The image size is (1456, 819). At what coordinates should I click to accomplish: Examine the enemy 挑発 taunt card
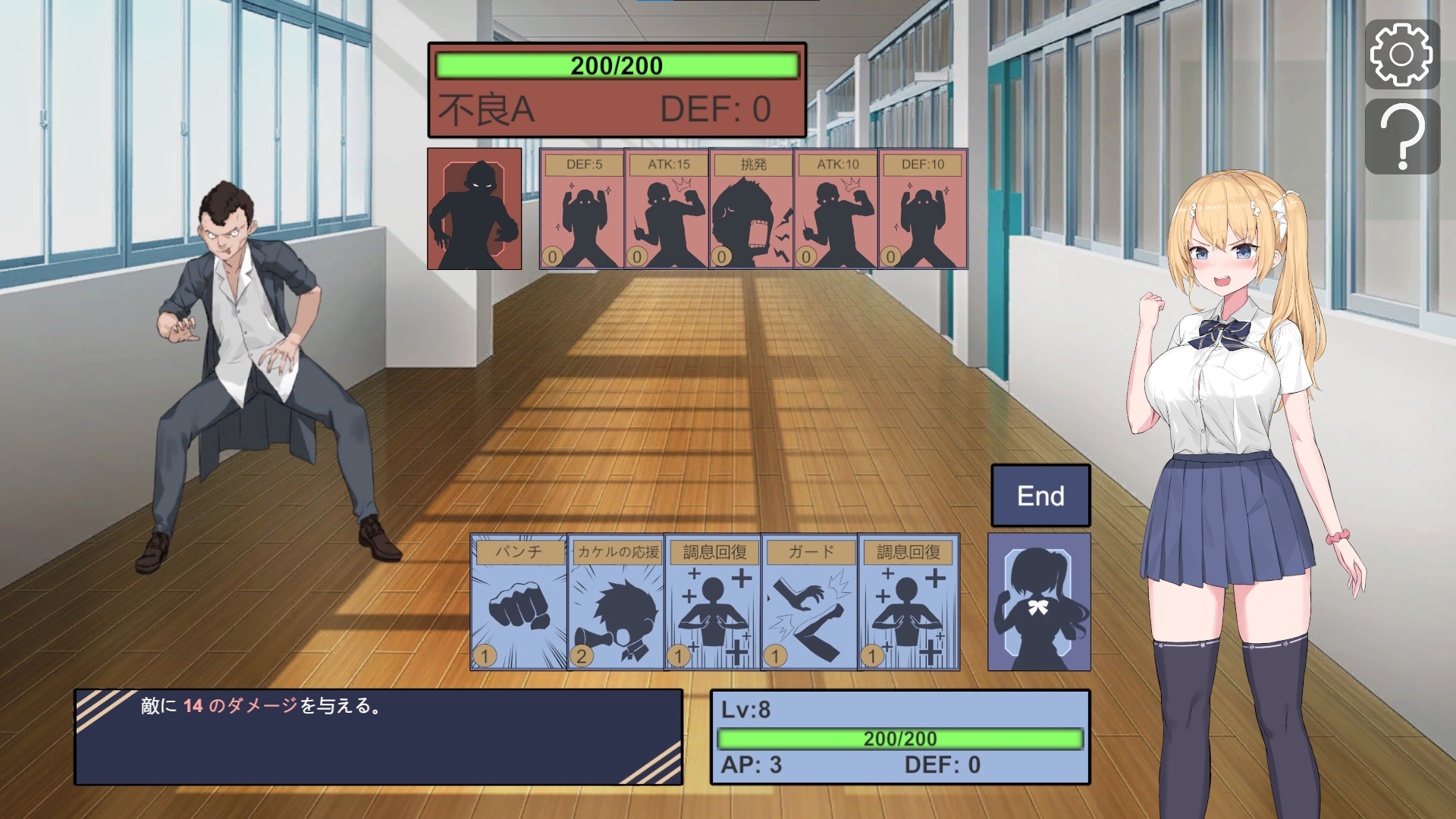tap(752, 209)
